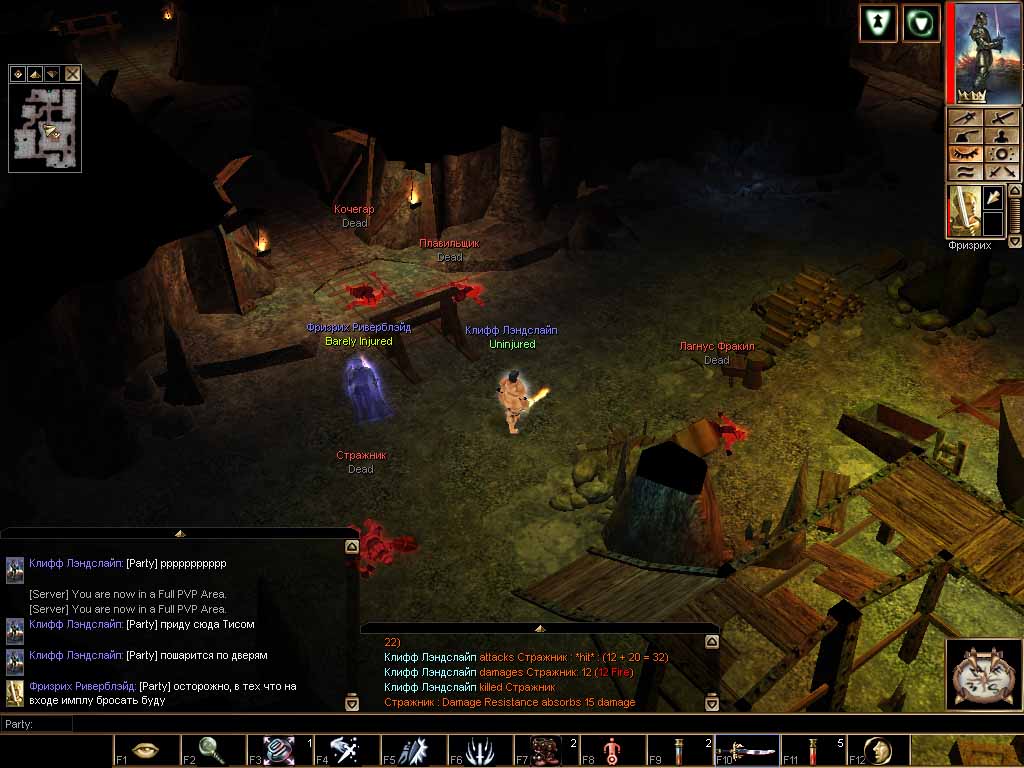Viewport: 1024px width, 768px height.
Task: Activate the F7 quickslot with red creature
Action: pyautogui.click(x=546, y=750)
